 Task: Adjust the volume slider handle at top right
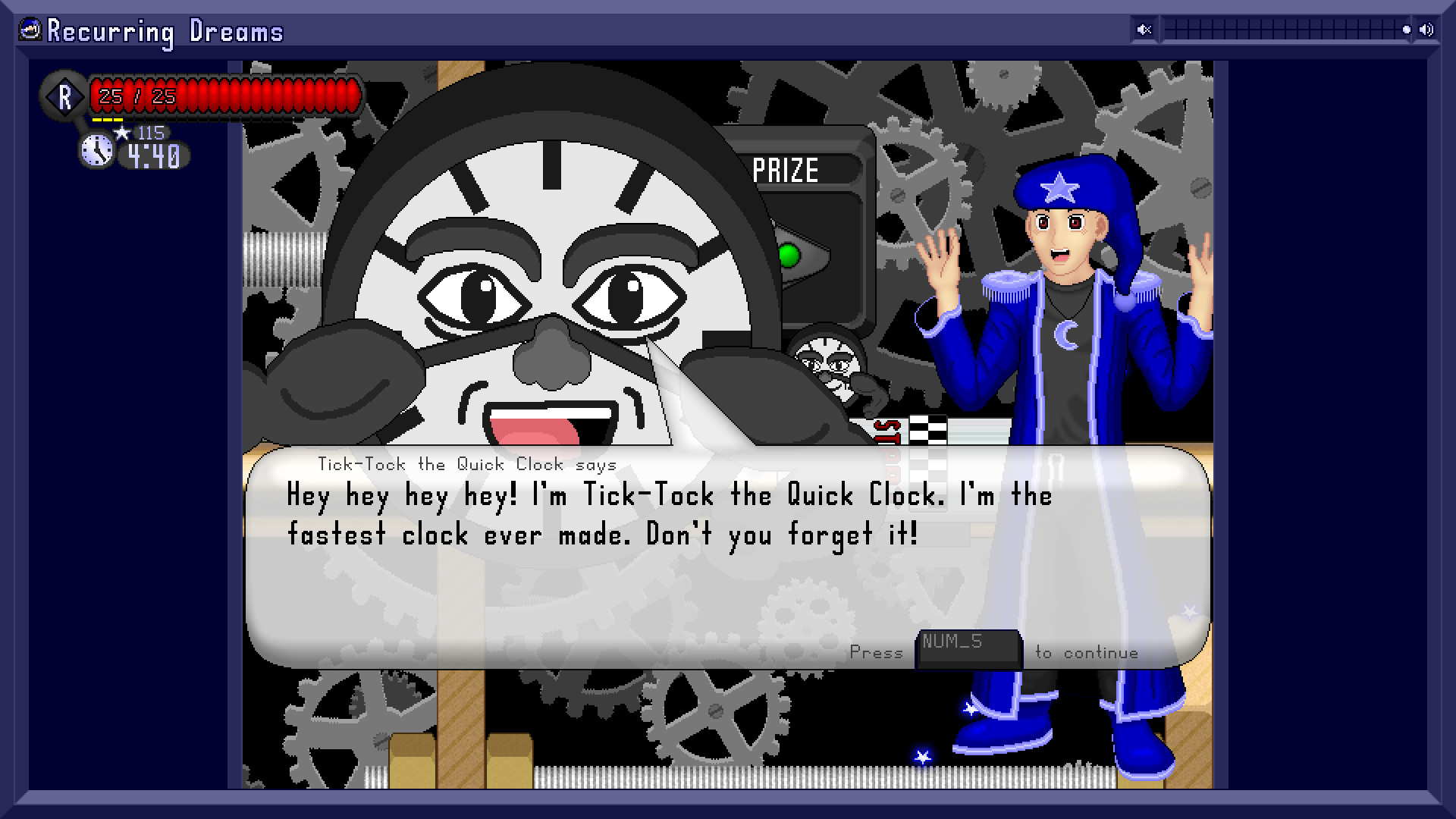[1407, 30]
